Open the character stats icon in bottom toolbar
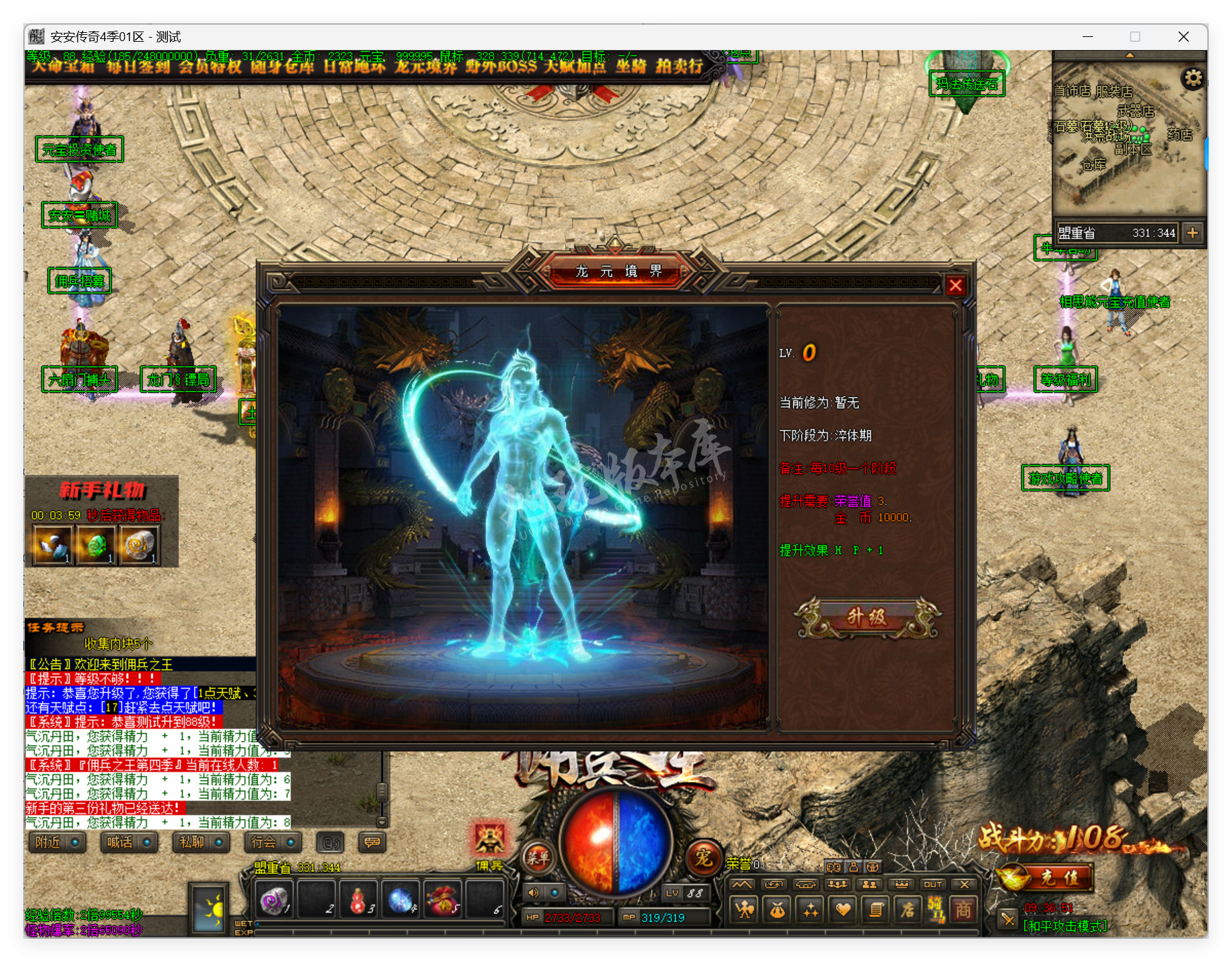This screenshot has width=1232, height=962. [742, 909]
